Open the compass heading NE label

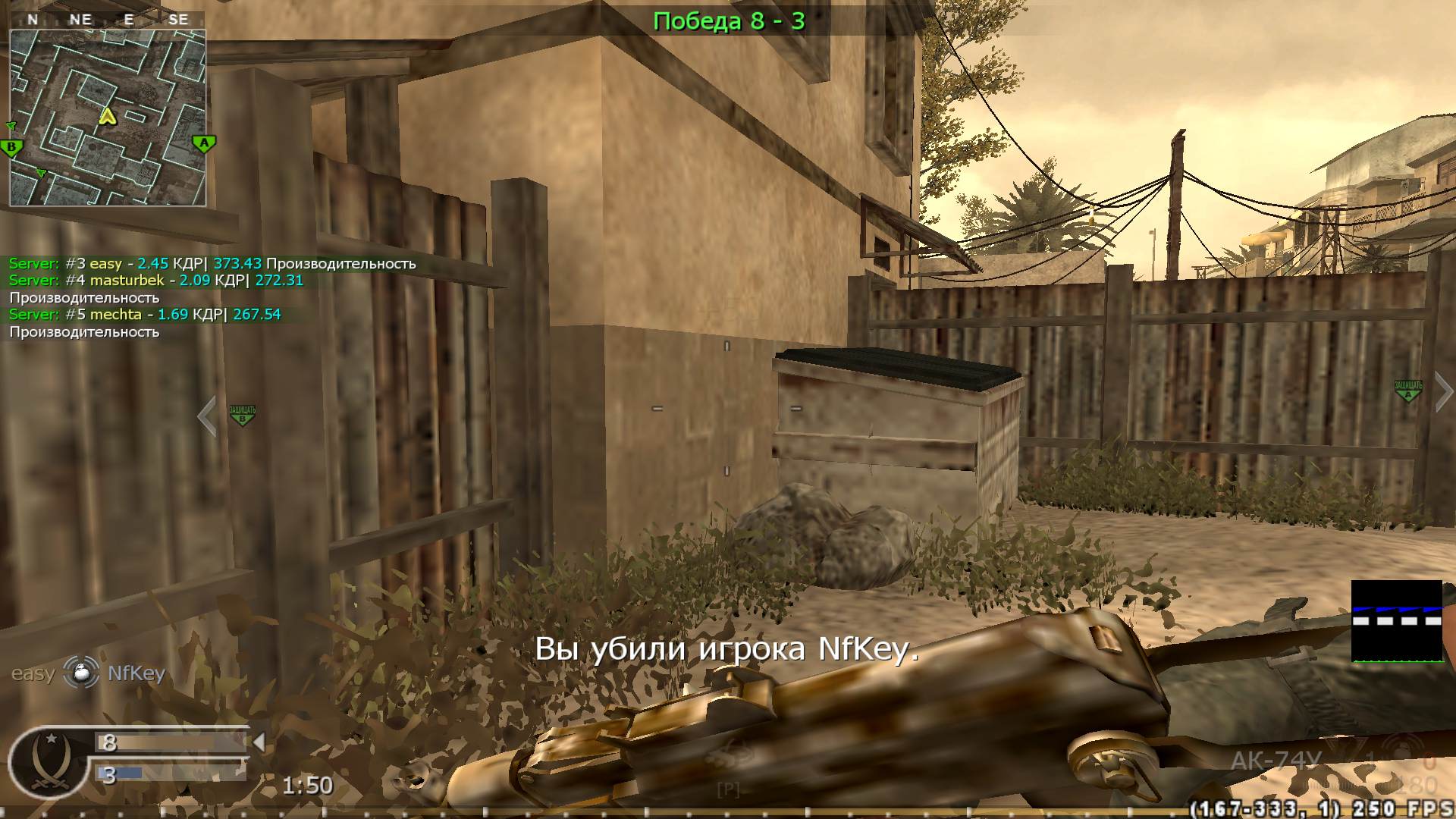tap(80, 20)
